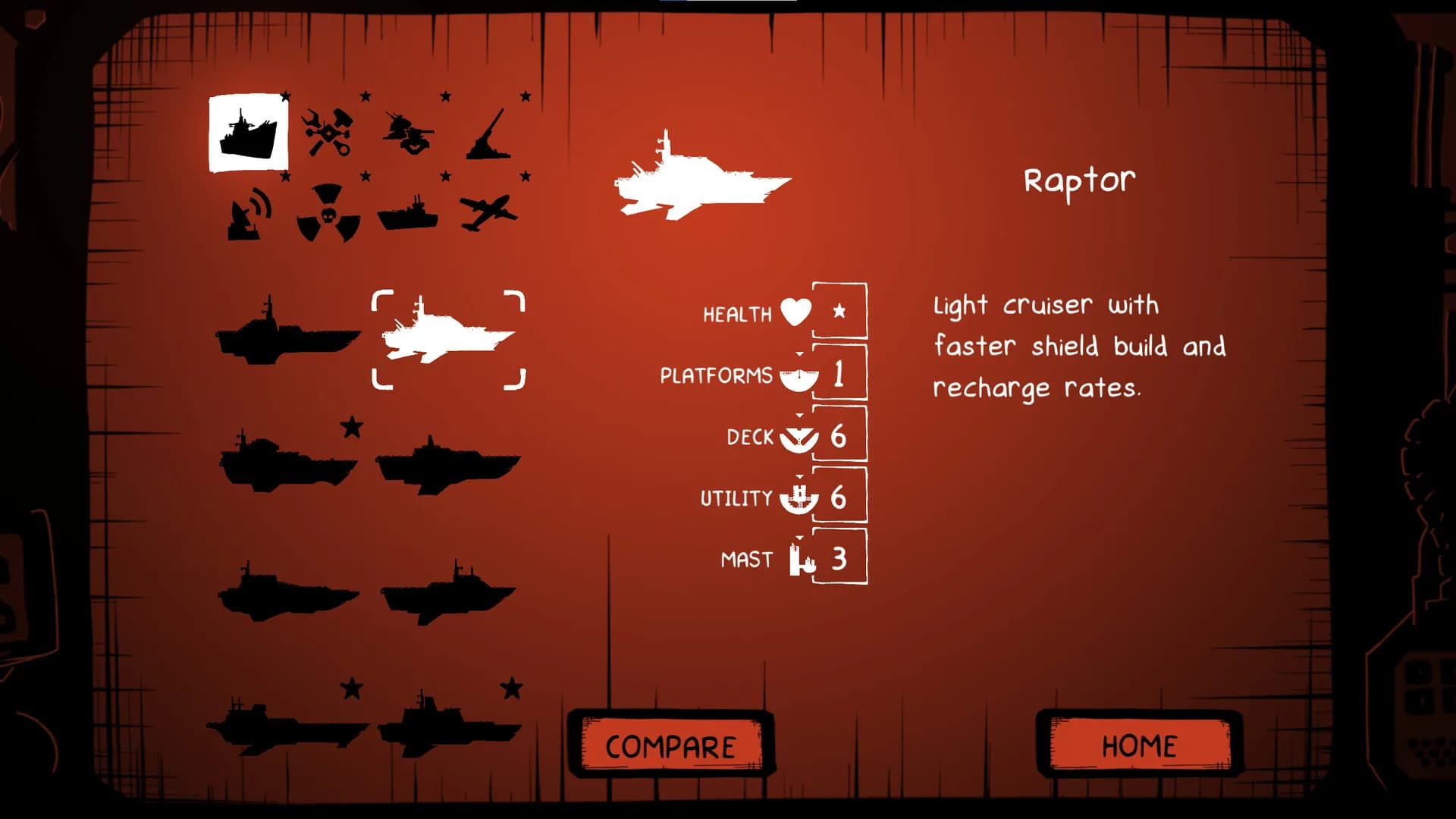Select the top-left ship in the fleet list
Screen dimensions: 1456x819
pos(287,332)
